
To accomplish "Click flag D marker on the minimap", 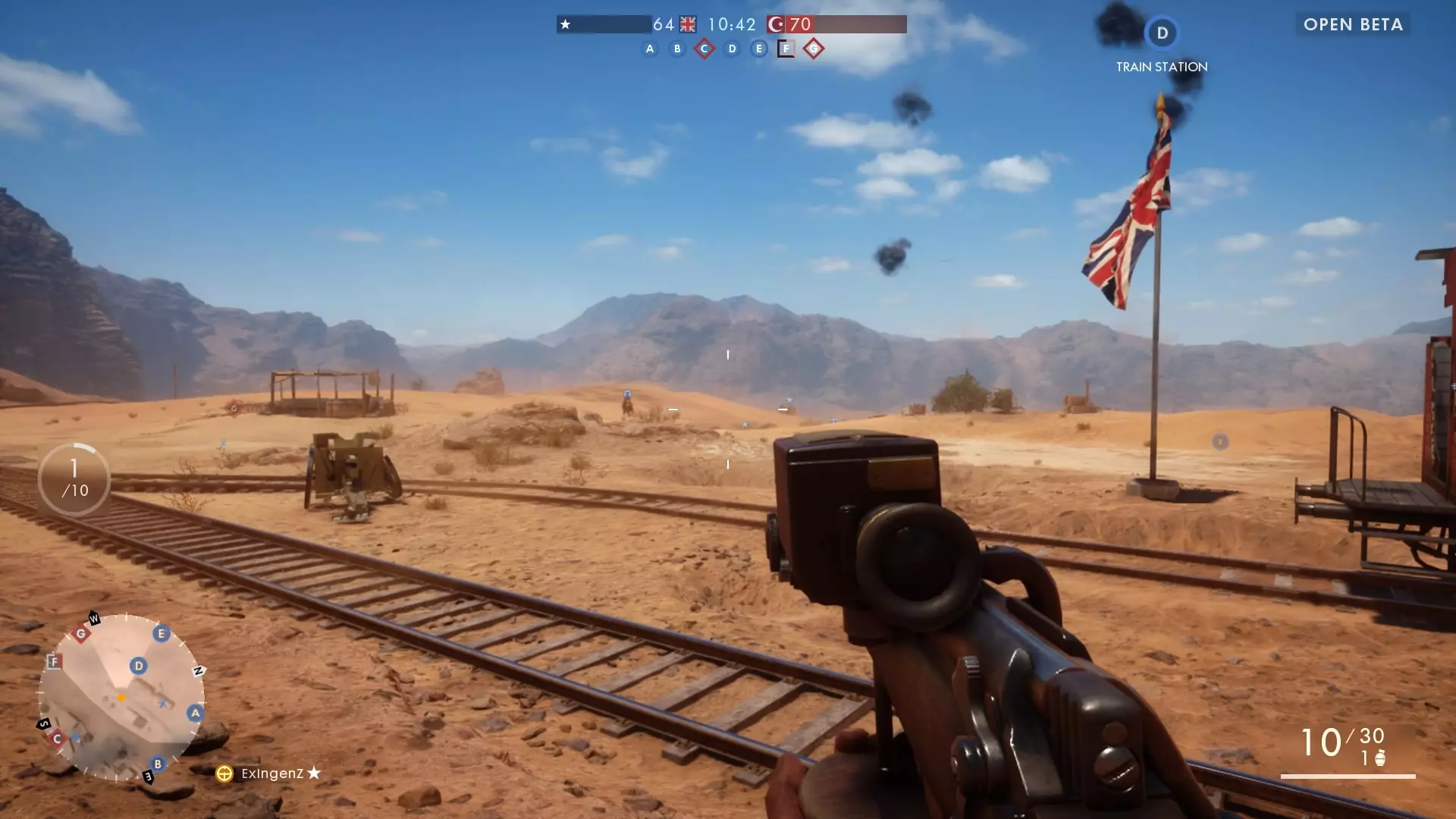I will [138, 666].
